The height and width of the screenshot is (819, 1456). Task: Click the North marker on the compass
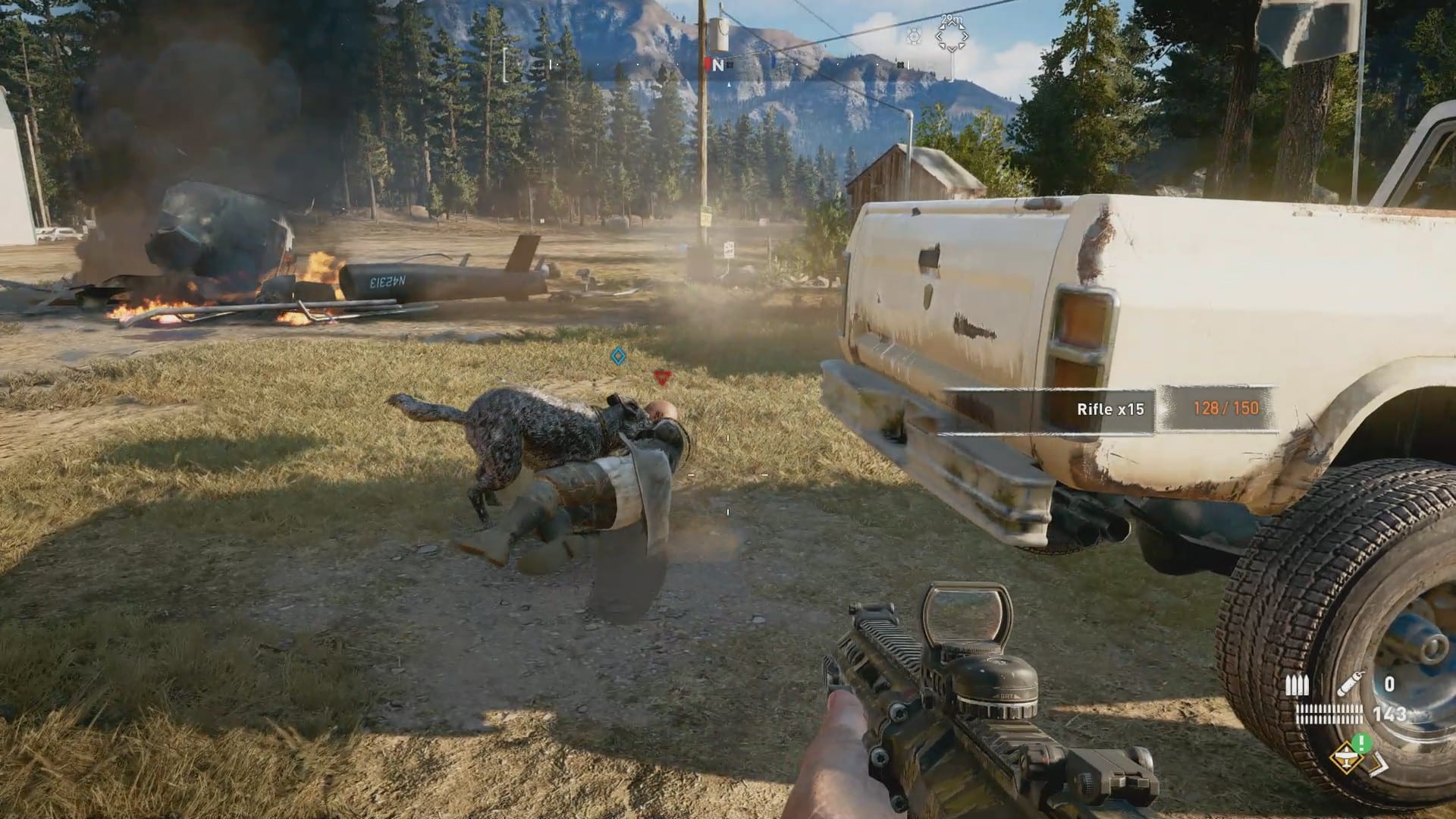coord(717,66)
